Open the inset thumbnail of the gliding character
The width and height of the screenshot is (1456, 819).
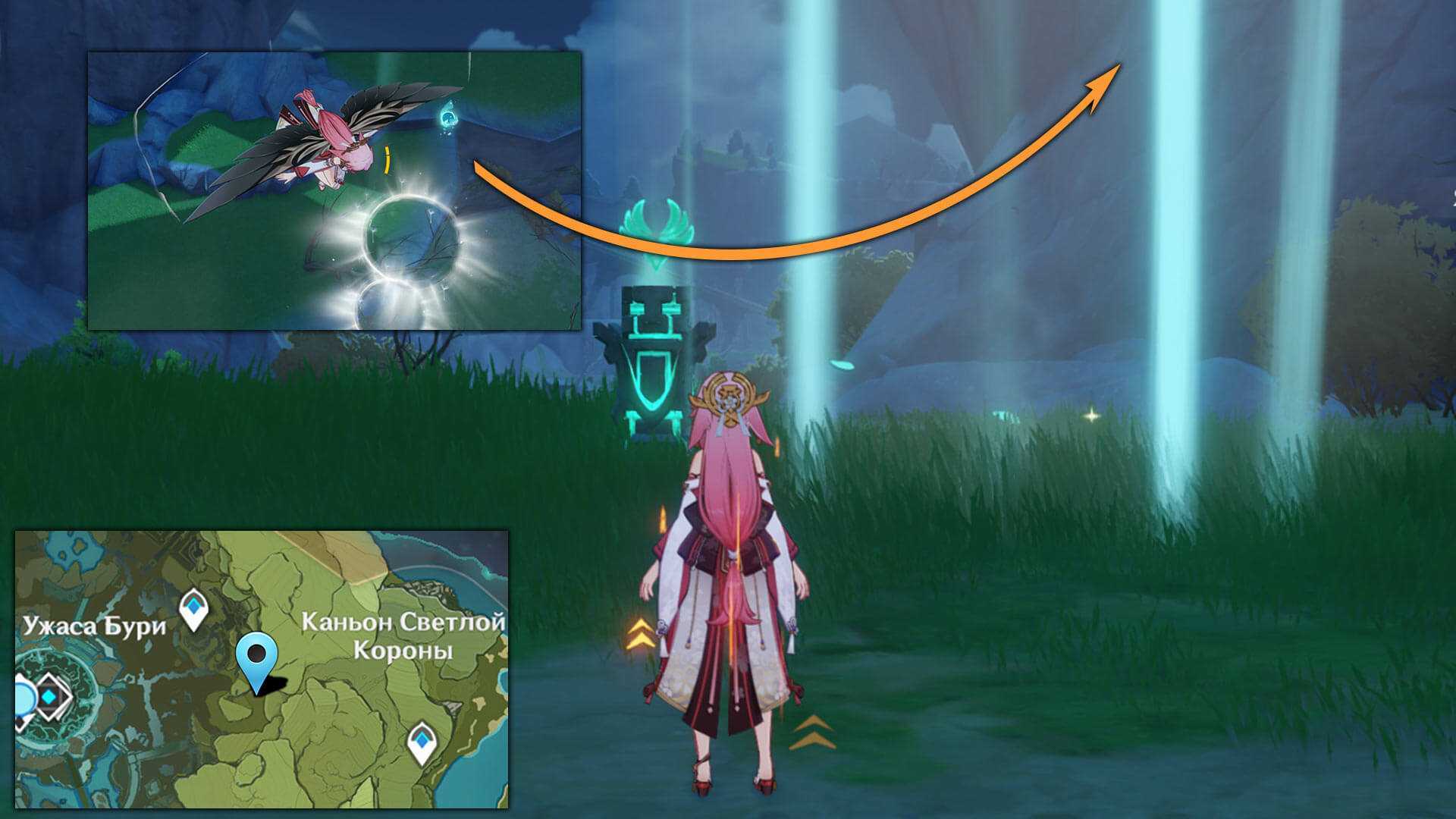pyautogui.click(x=334, y=190)
